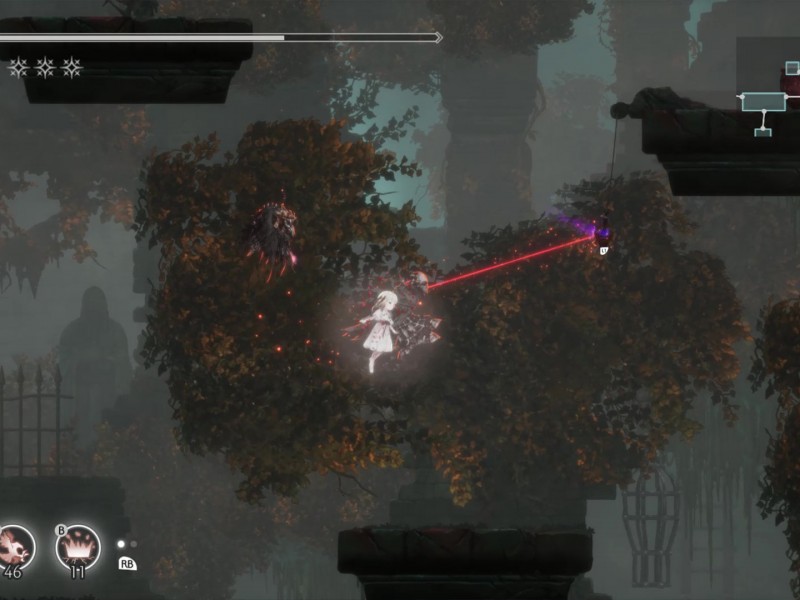Click the middle white star charge icon
This screenshot has height=600, width=800.
(45, 68)
